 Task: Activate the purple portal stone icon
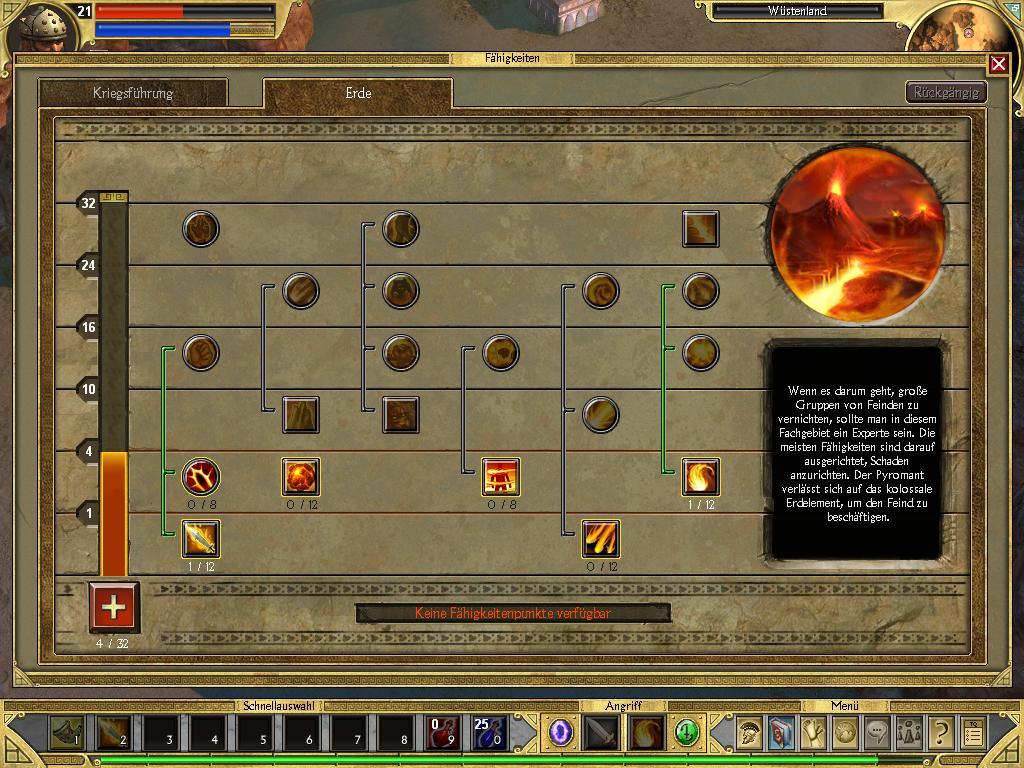(x=561, y=733)
